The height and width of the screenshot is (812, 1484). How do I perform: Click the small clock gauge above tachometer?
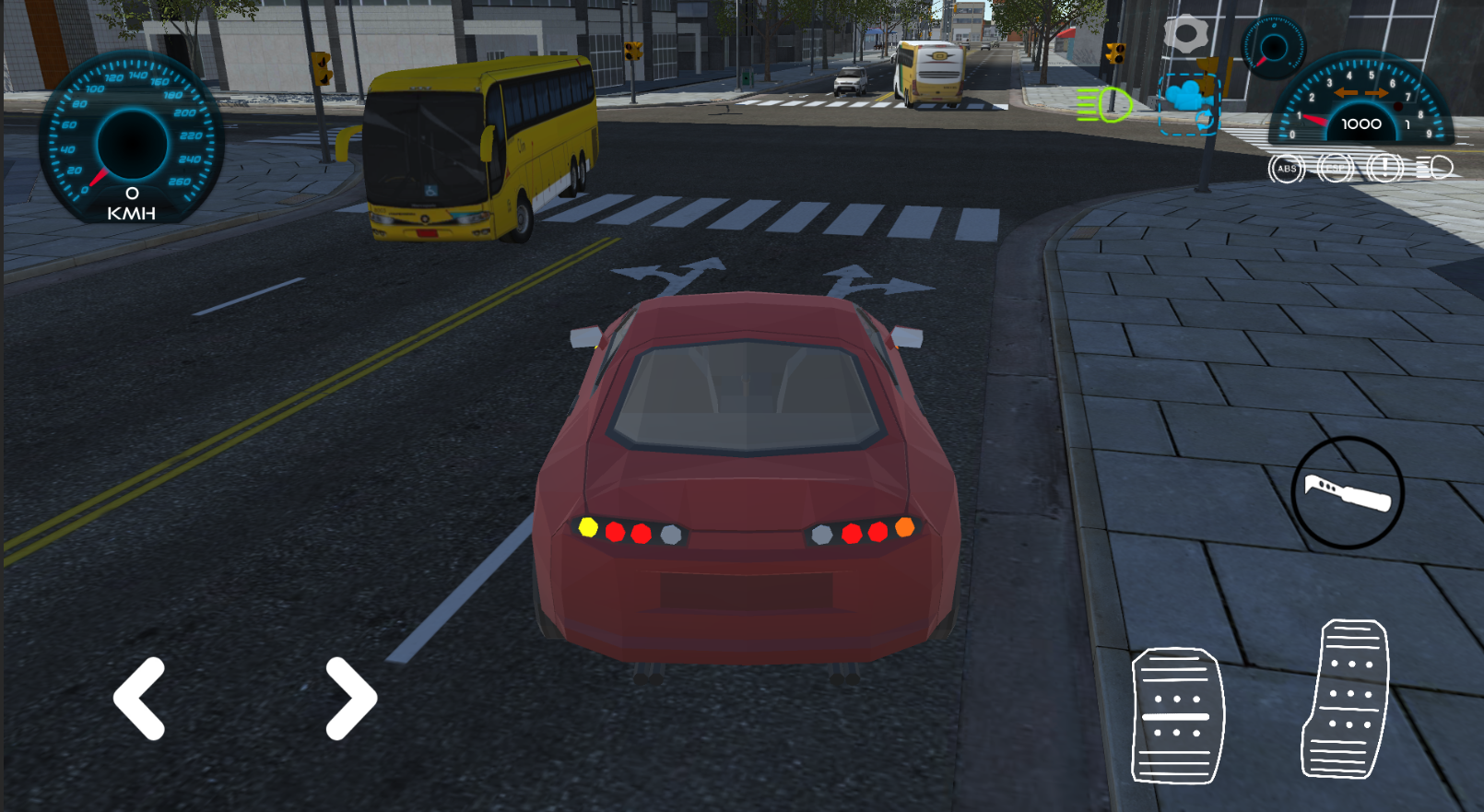[1275, 46]
